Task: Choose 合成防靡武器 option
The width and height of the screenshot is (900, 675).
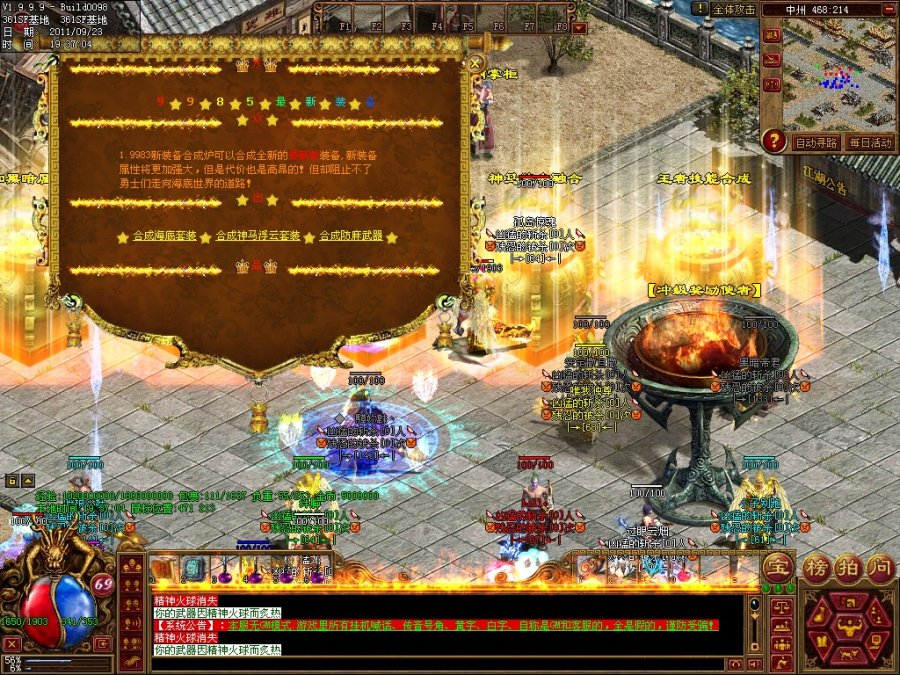Action: (x=350, y=237)
